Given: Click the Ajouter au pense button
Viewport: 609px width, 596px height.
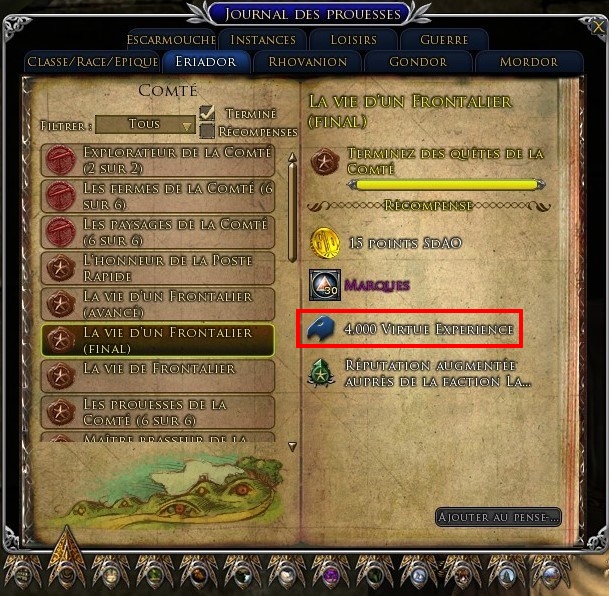Looking at the screenshot, I should click(x=498, y=517).
